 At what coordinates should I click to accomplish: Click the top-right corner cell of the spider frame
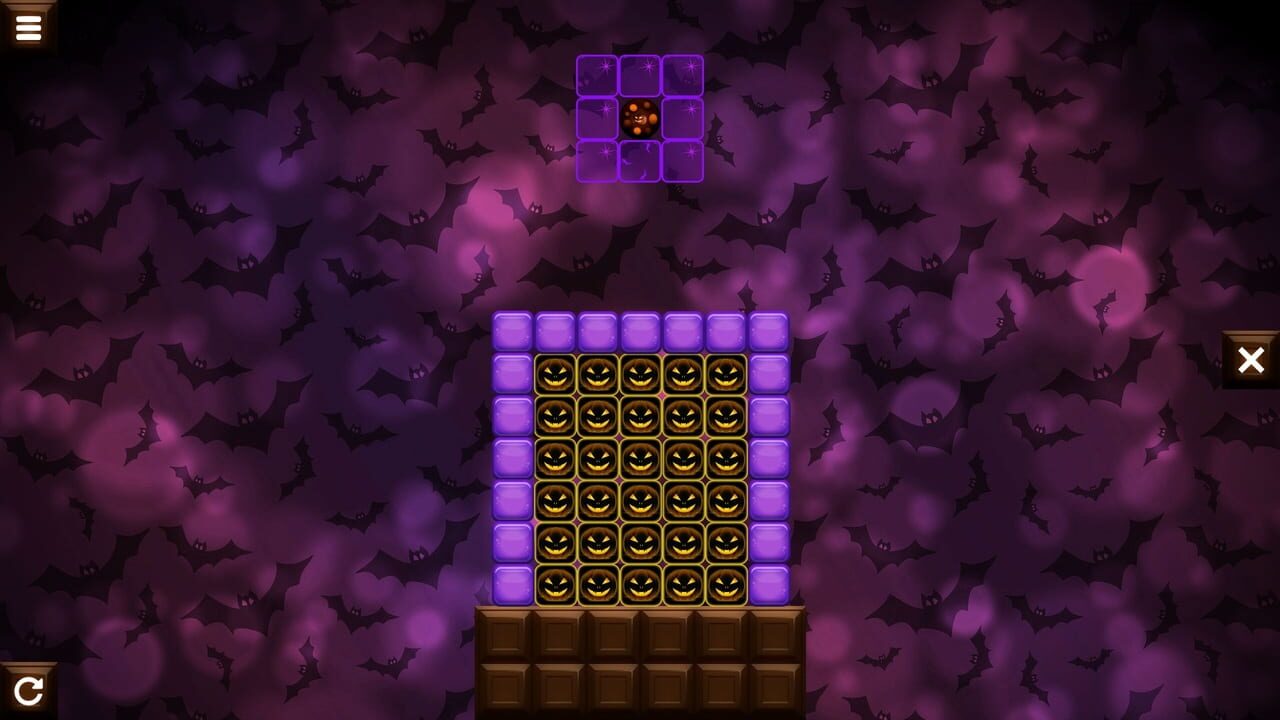pos(681,76)
